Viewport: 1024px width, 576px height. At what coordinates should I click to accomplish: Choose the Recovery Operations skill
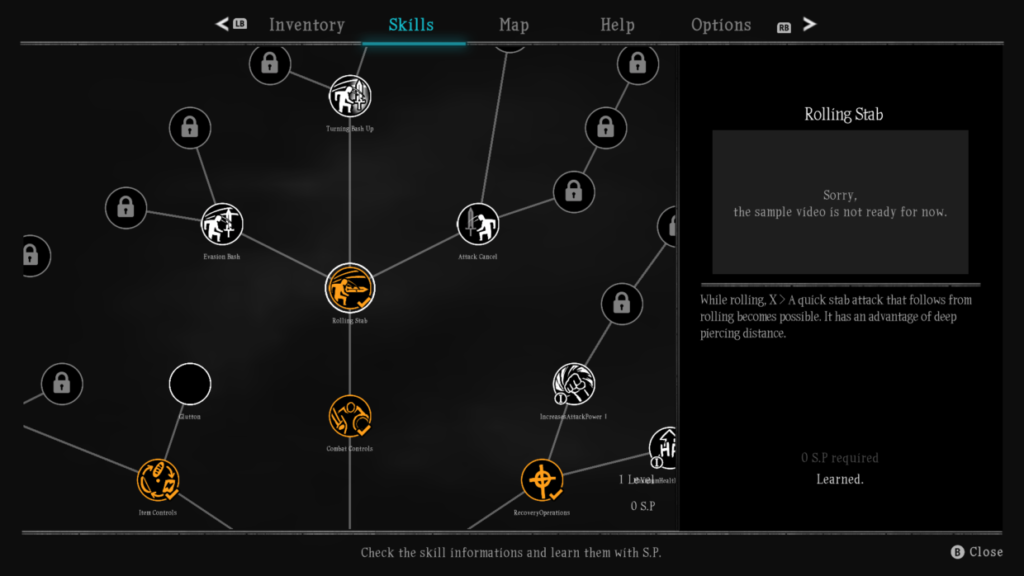click(x=542, y=480)
